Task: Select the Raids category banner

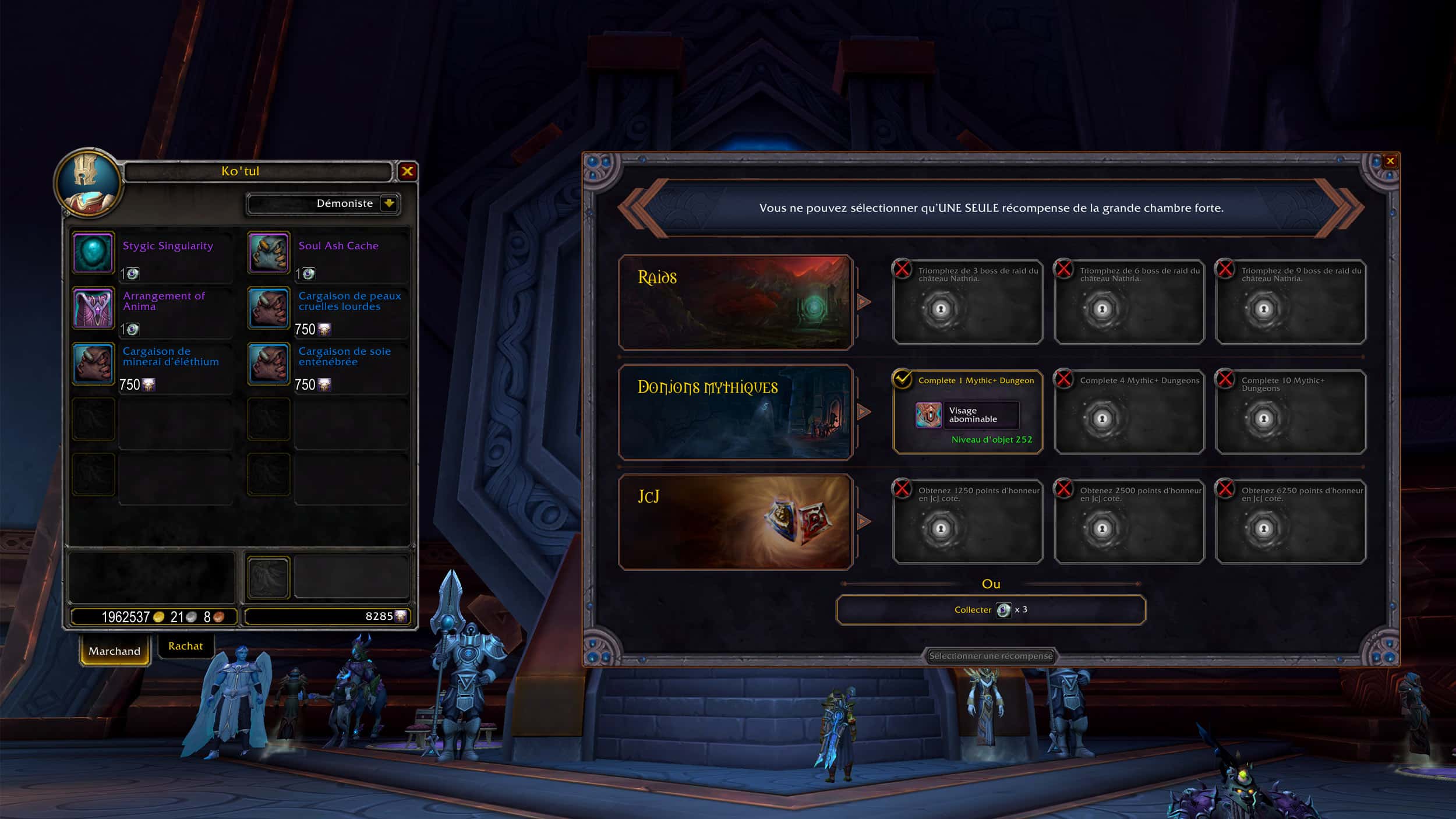Action: pos(736,302)
